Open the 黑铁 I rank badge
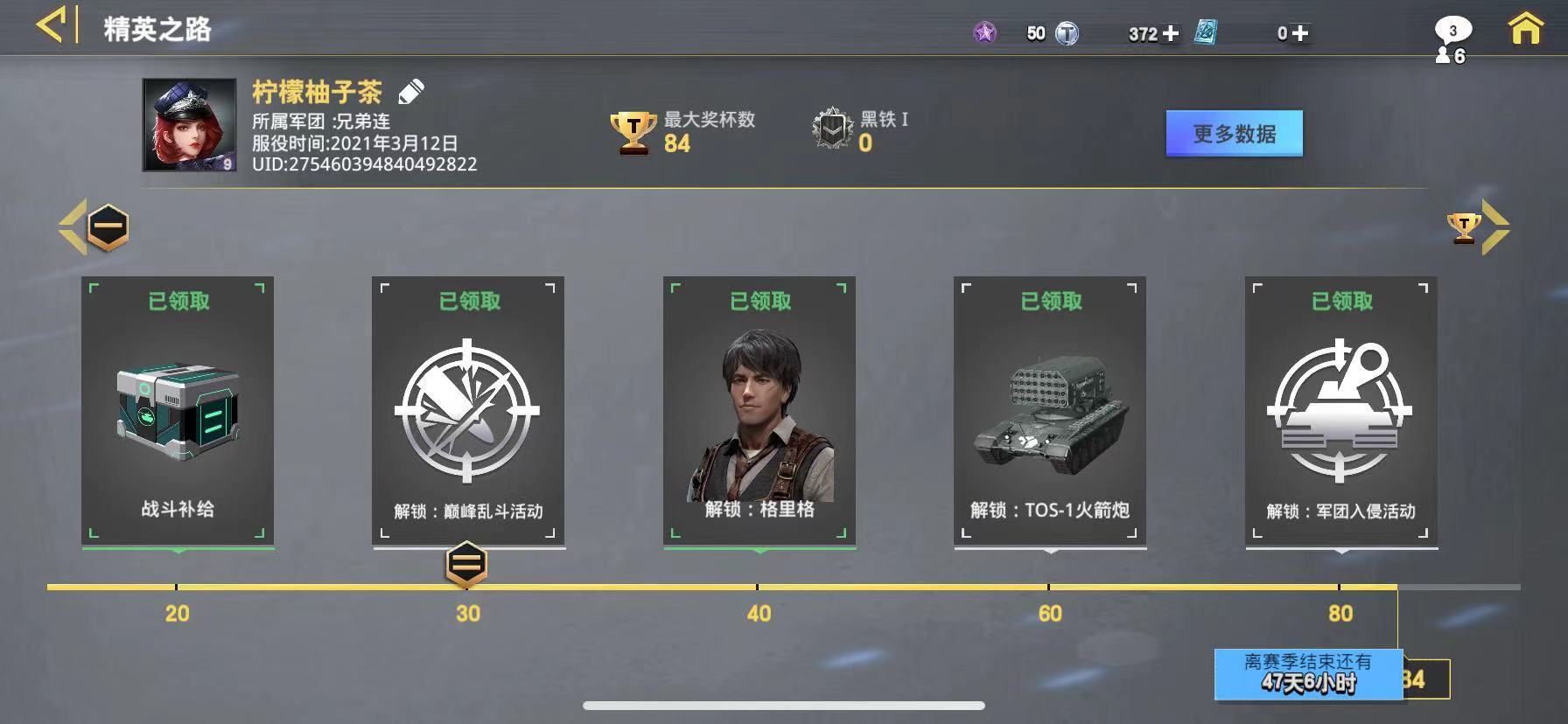 (832, 130)
